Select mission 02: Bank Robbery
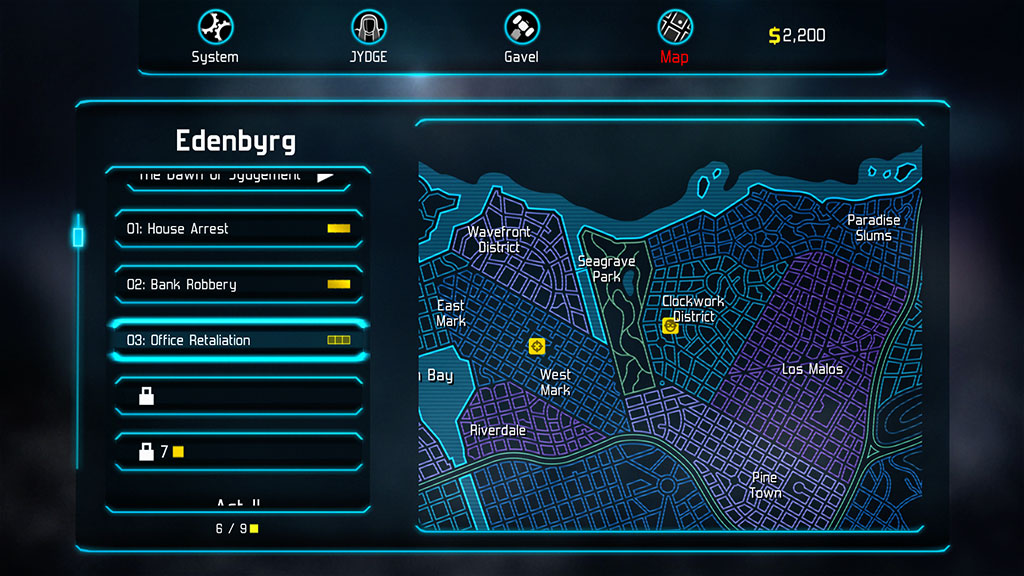This screenshot has width=1024, height=576. [x=237, y=285]
